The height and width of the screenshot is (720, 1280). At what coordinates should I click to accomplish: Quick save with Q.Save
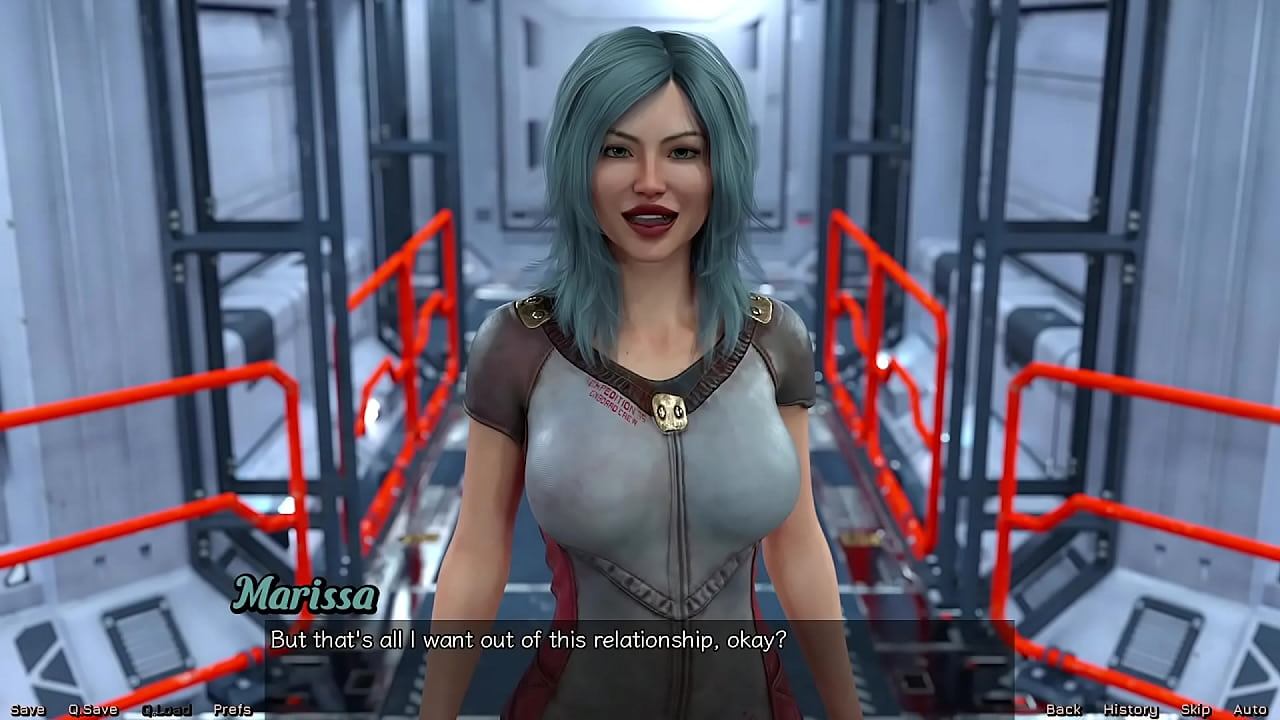93,710
